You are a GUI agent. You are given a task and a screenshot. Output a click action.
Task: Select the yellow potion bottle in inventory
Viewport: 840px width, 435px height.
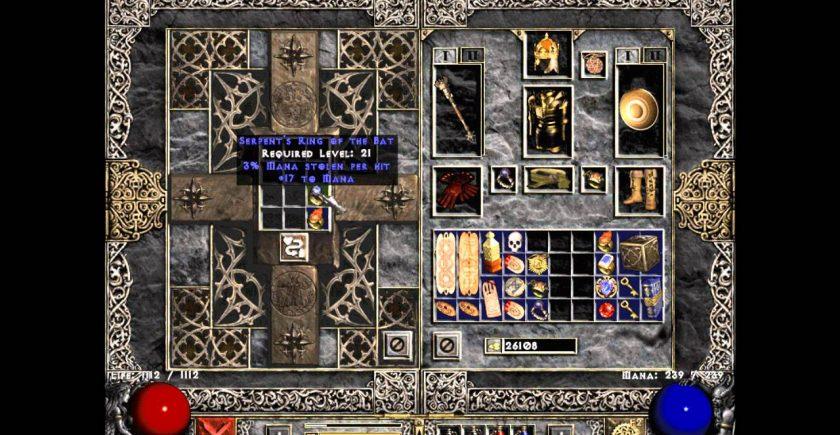(492, 252)
